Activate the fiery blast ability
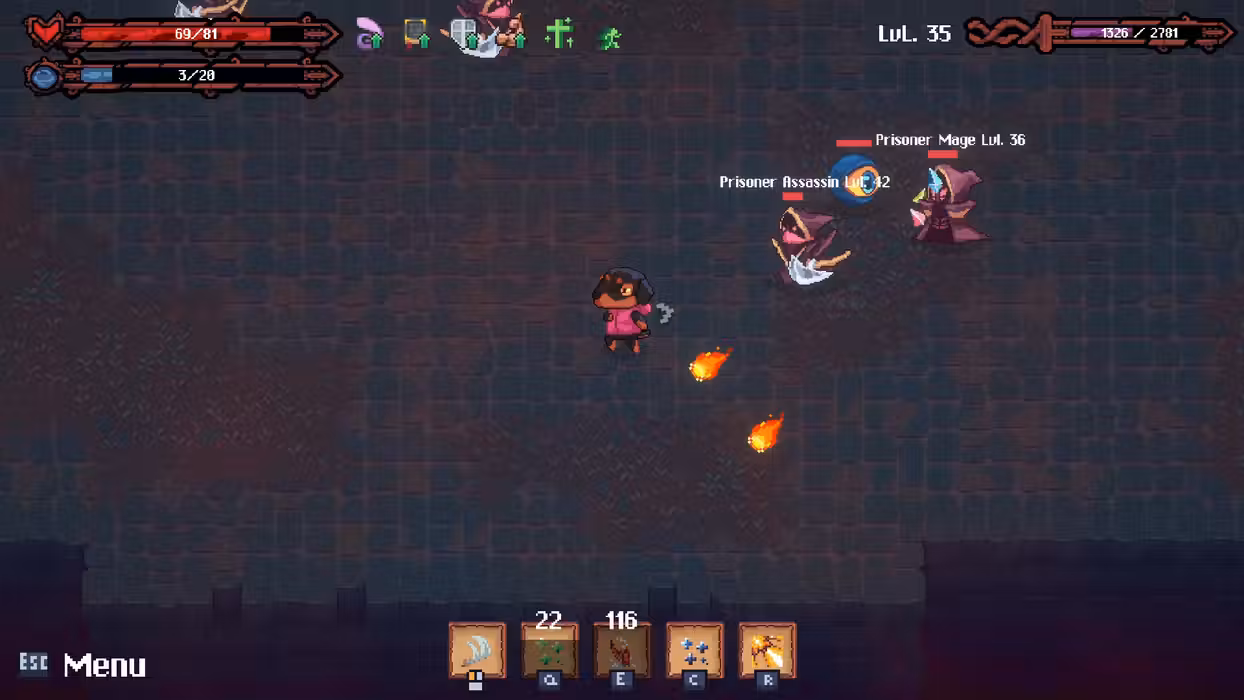This screenshot has height=700, width=1244. pos(767,650)
